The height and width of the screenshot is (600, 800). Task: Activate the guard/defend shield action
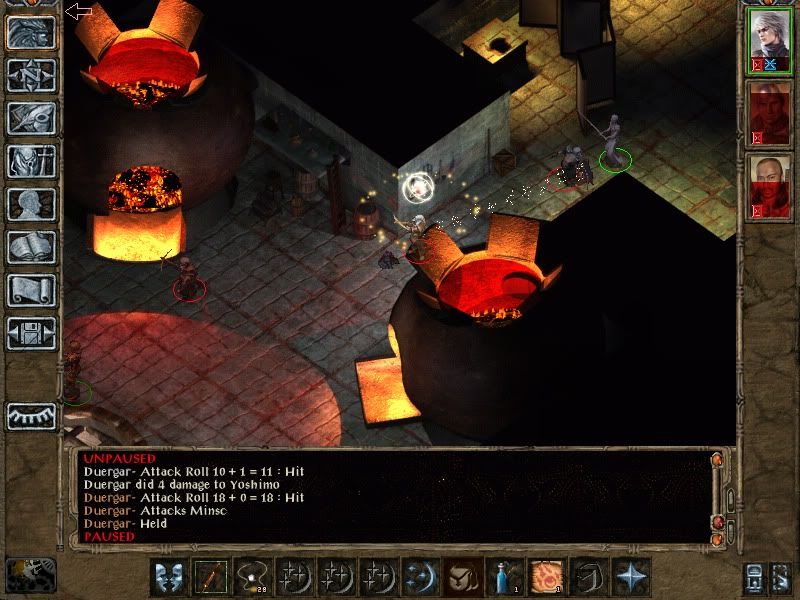pos(171,577)
